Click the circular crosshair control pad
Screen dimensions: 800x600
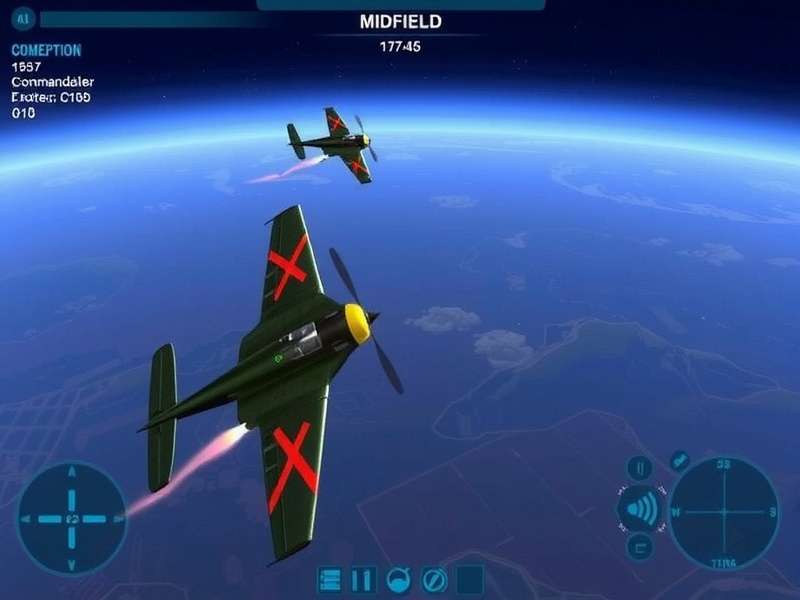click(72, 518)
